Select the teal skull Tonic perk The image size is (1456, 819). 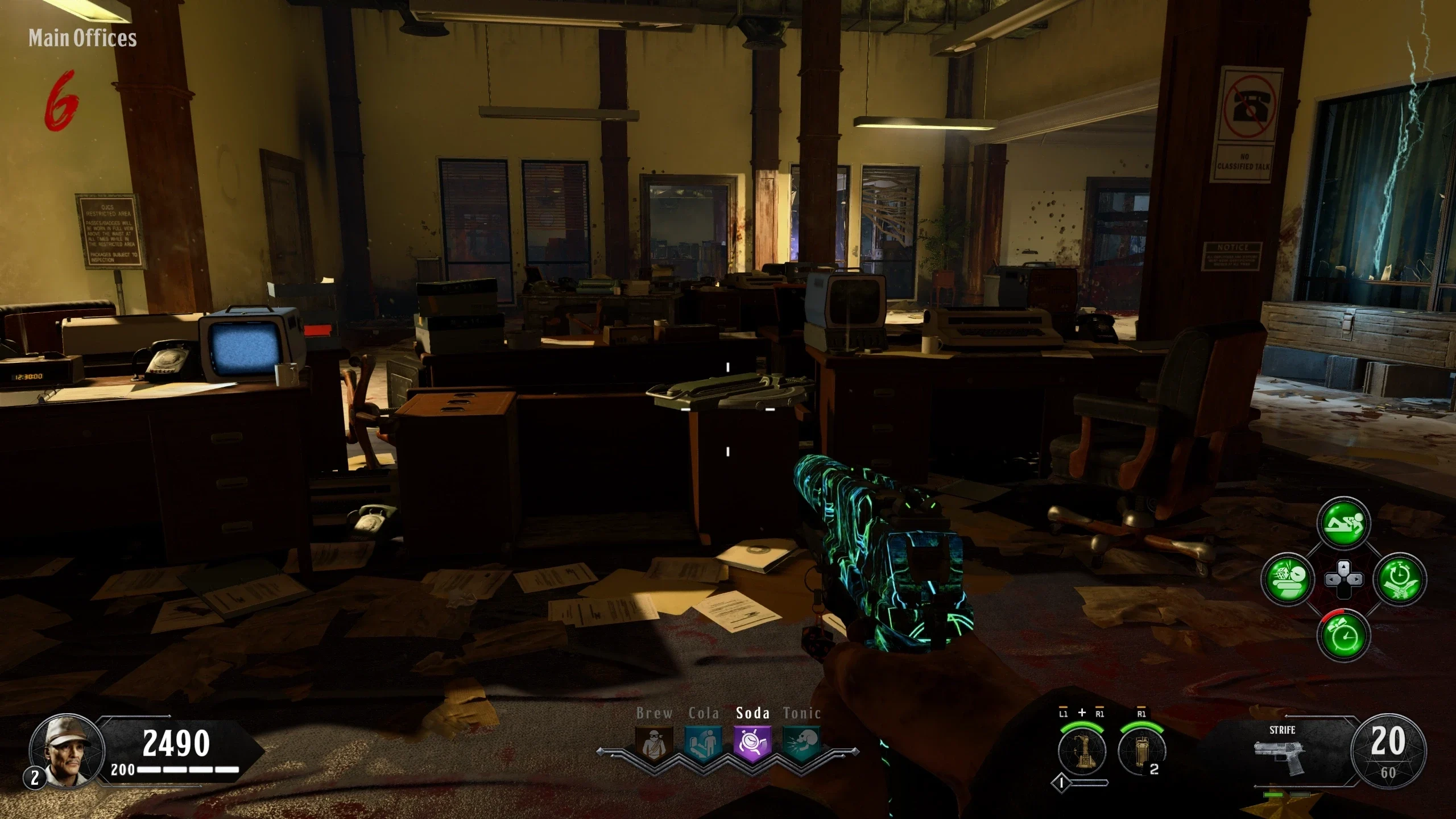tap(801, 743)
